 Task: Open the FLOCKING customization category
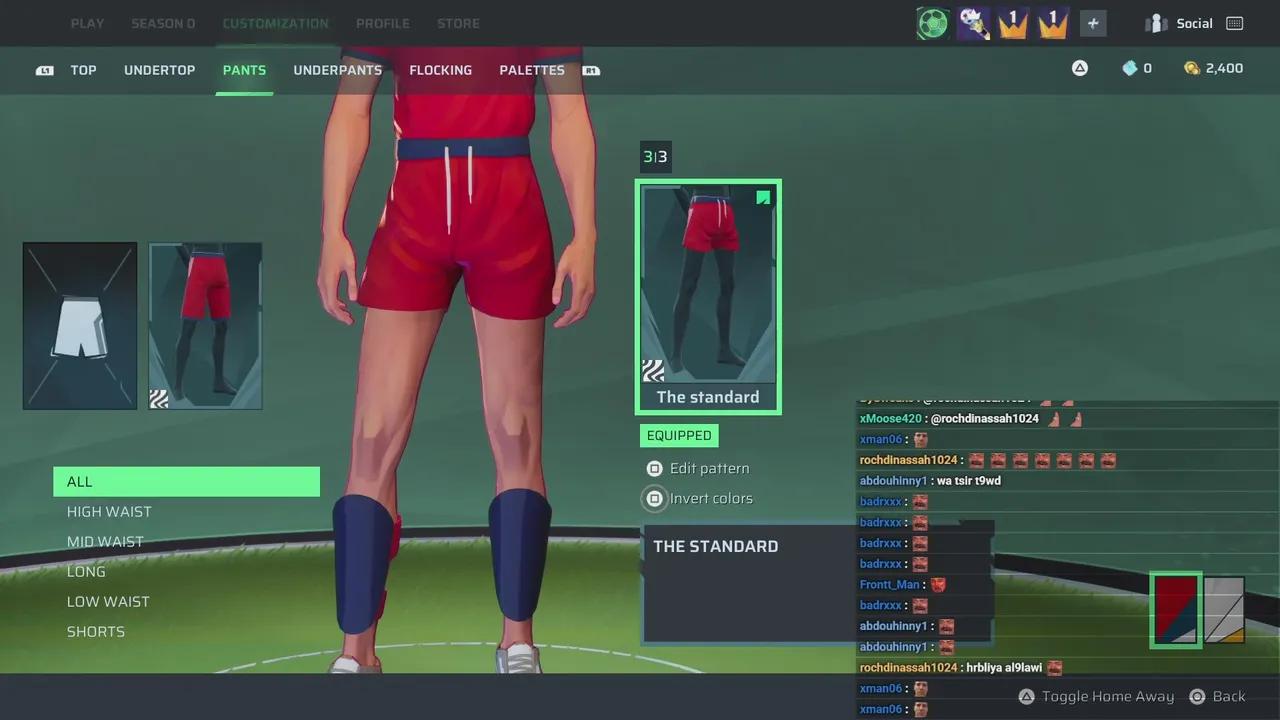[x=440, y=70]
